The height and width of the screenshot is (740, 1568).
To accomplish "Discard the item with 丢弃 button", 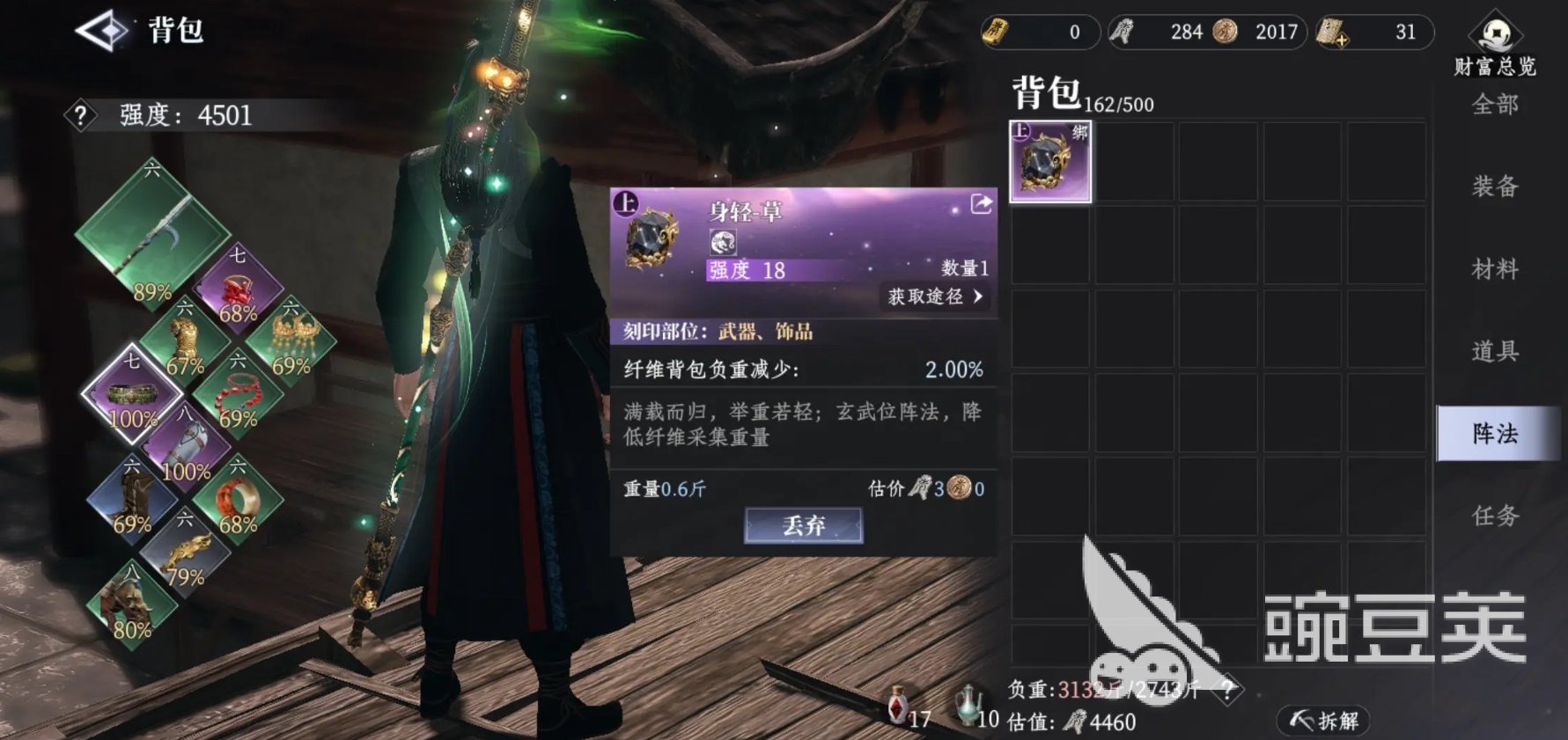I will [803, 525].
